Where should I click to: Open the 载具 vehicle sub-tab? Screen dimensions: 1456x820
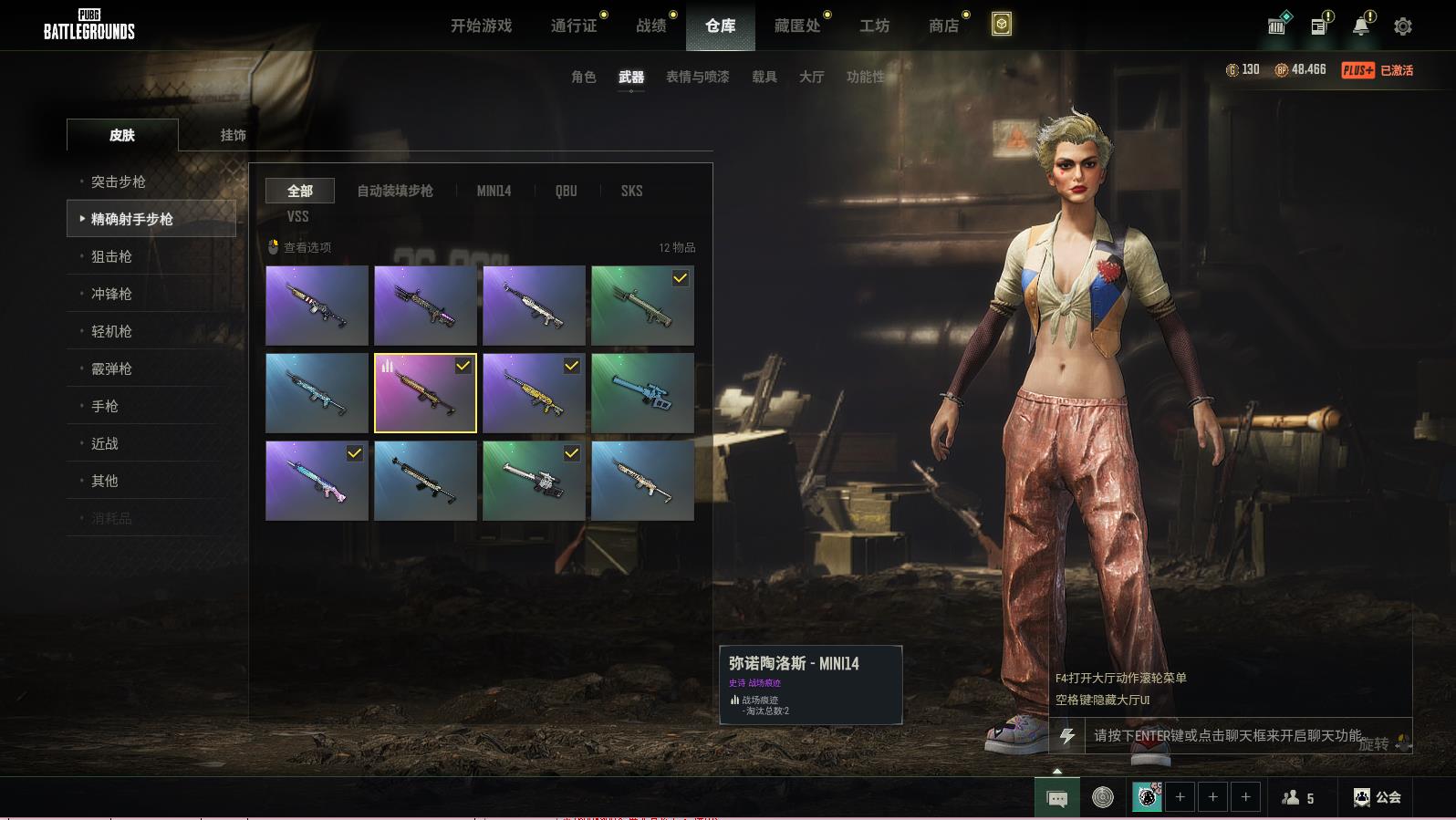[x=764, y=78]
